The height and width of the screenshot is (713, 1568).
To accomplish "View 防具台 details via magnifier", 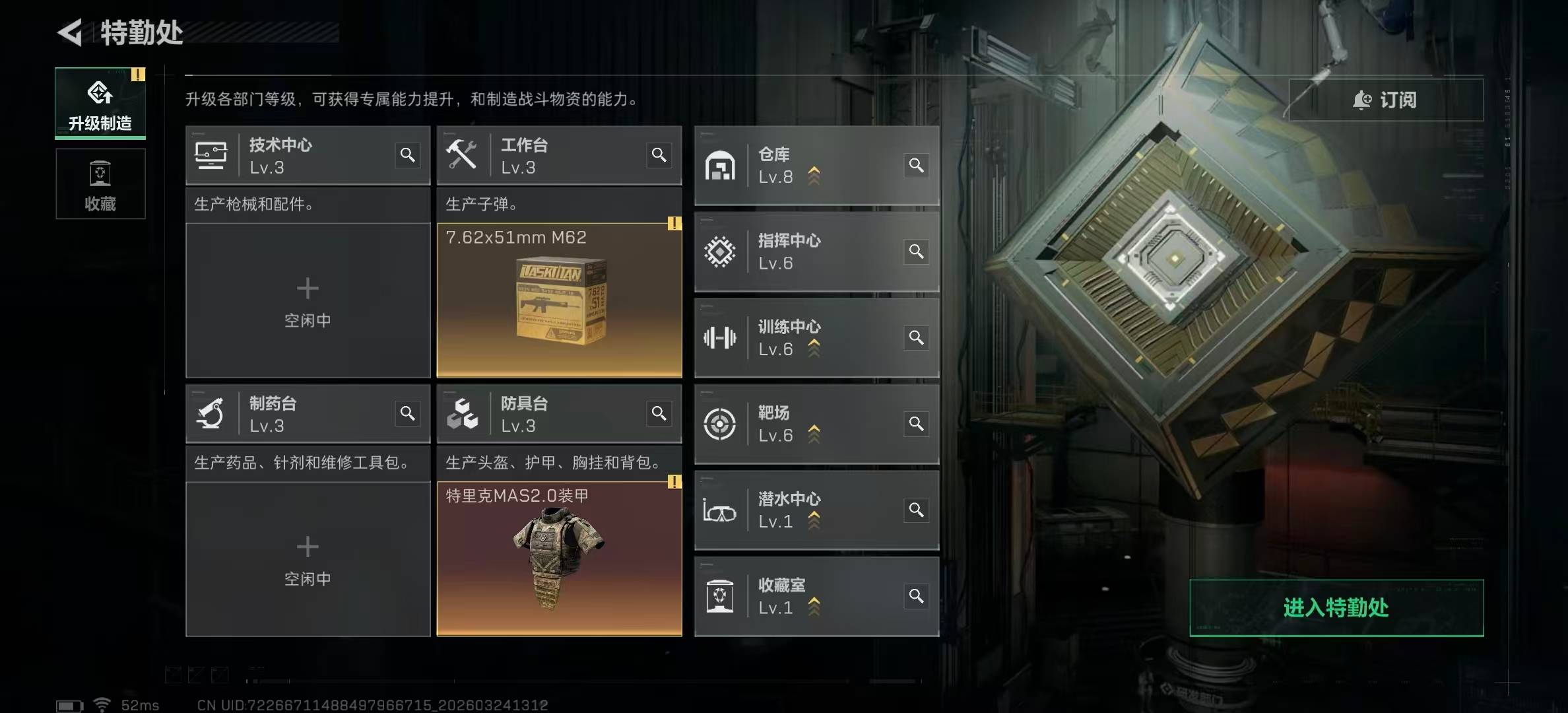I will click(x=659, y=413).
